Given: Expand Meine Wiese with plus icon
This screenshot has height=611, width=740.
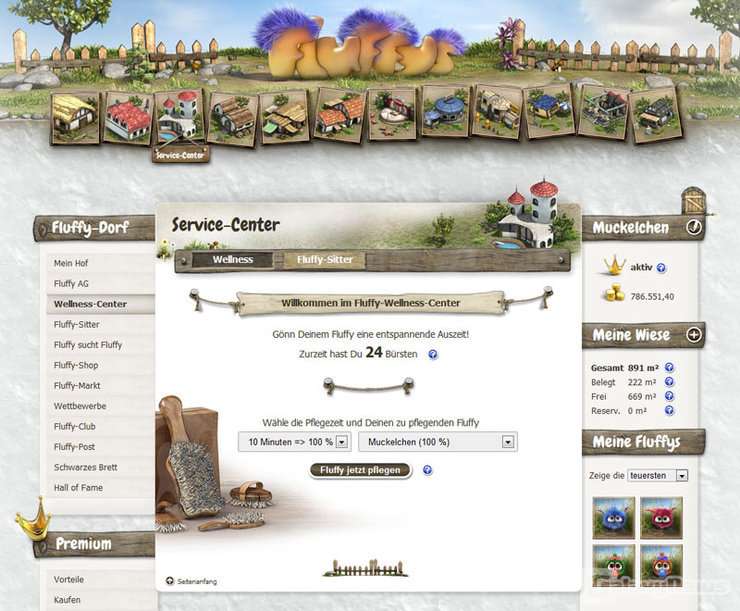Looking at the screenshot, I should (694, 334).
